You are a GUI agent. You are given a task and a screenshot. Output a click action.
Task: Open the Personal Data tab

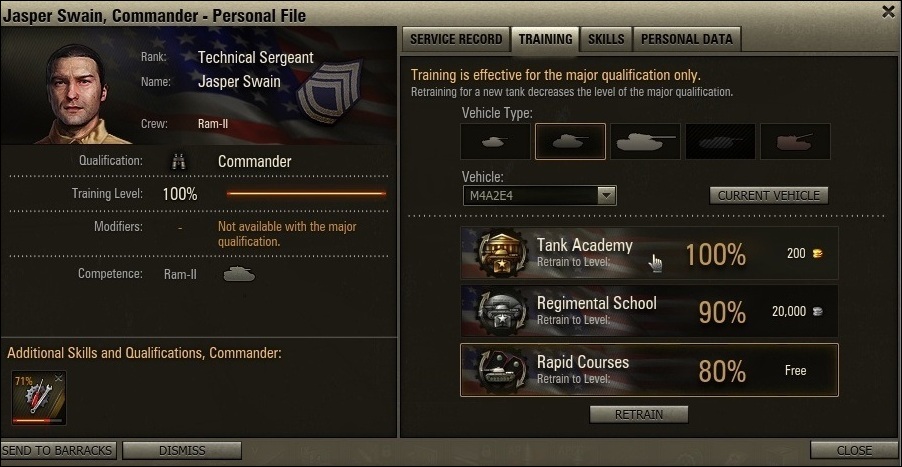pos(686,39)
